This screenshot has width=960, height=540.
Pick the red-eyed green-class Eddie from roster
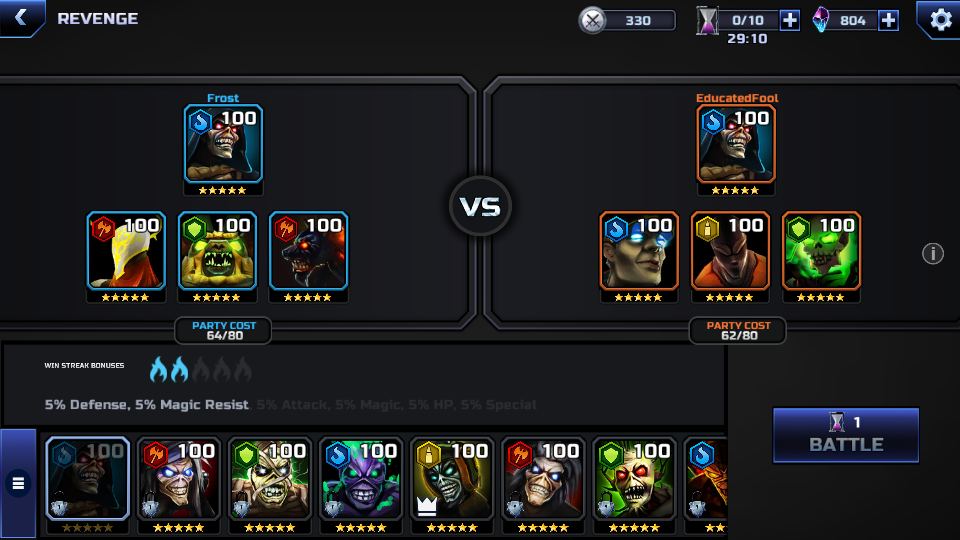[x=634, y=479]
